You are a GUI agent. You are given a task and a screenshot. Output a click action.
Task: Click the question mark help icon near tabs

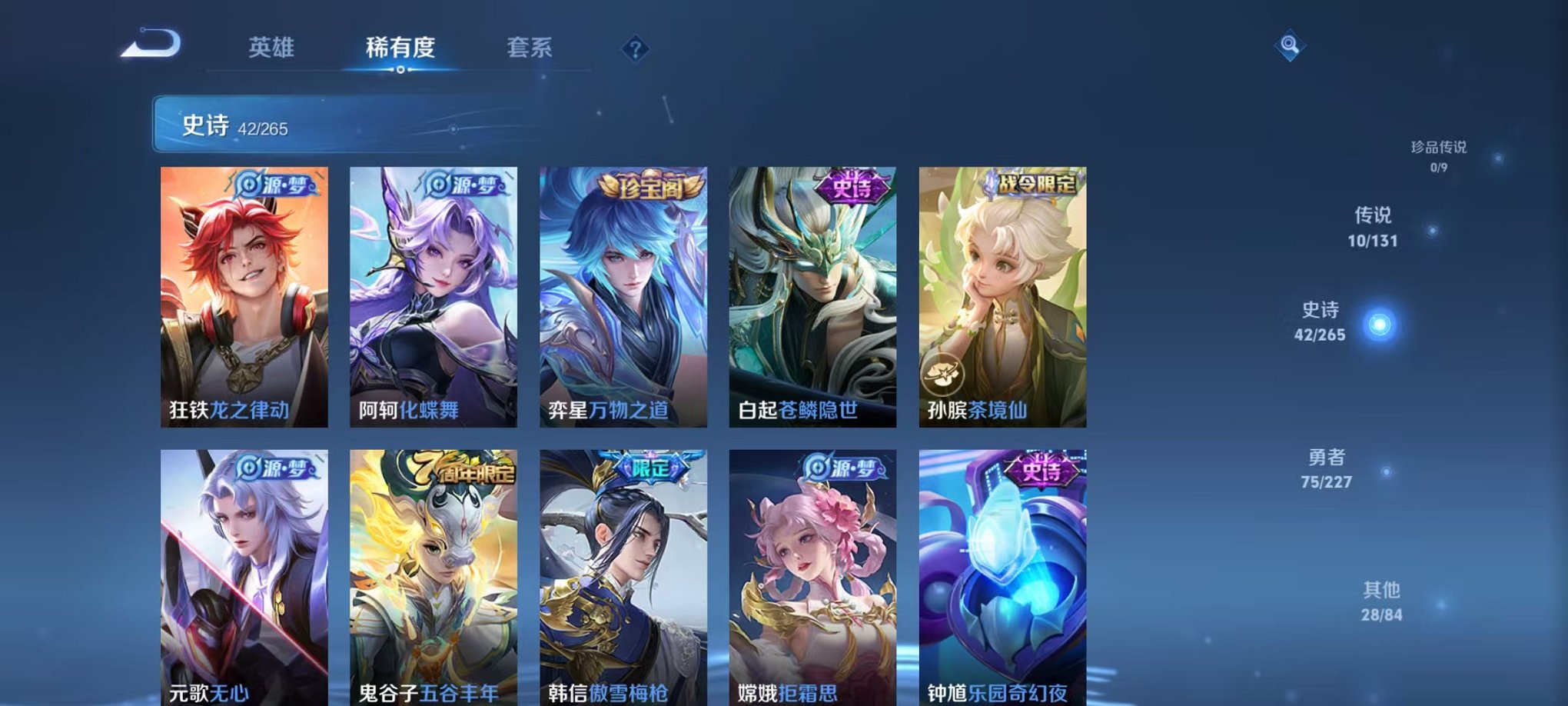tap(635, 50)
